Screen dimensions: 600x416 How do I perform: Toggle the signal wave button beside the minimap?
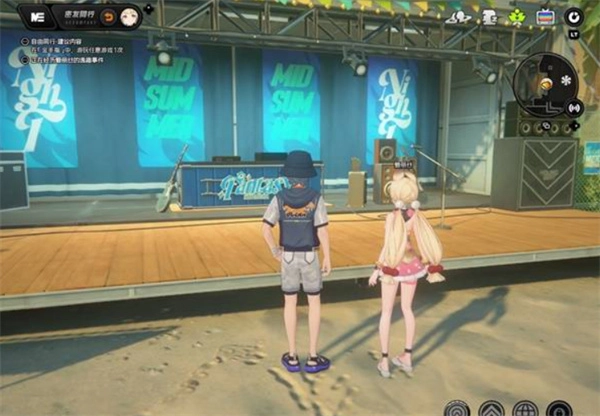574,107
